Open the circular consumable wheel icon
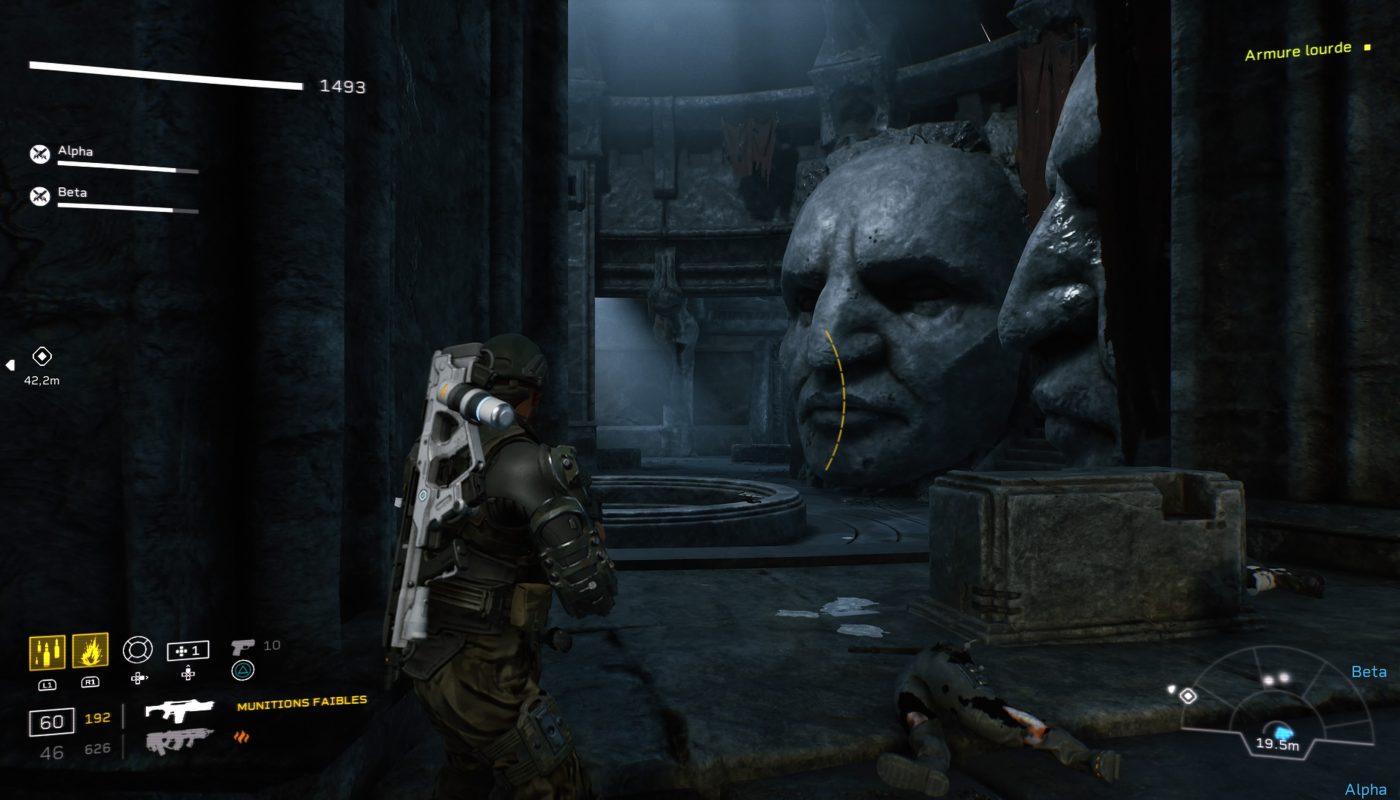The width and height of the screenshot is (1400, 800). 137,650
